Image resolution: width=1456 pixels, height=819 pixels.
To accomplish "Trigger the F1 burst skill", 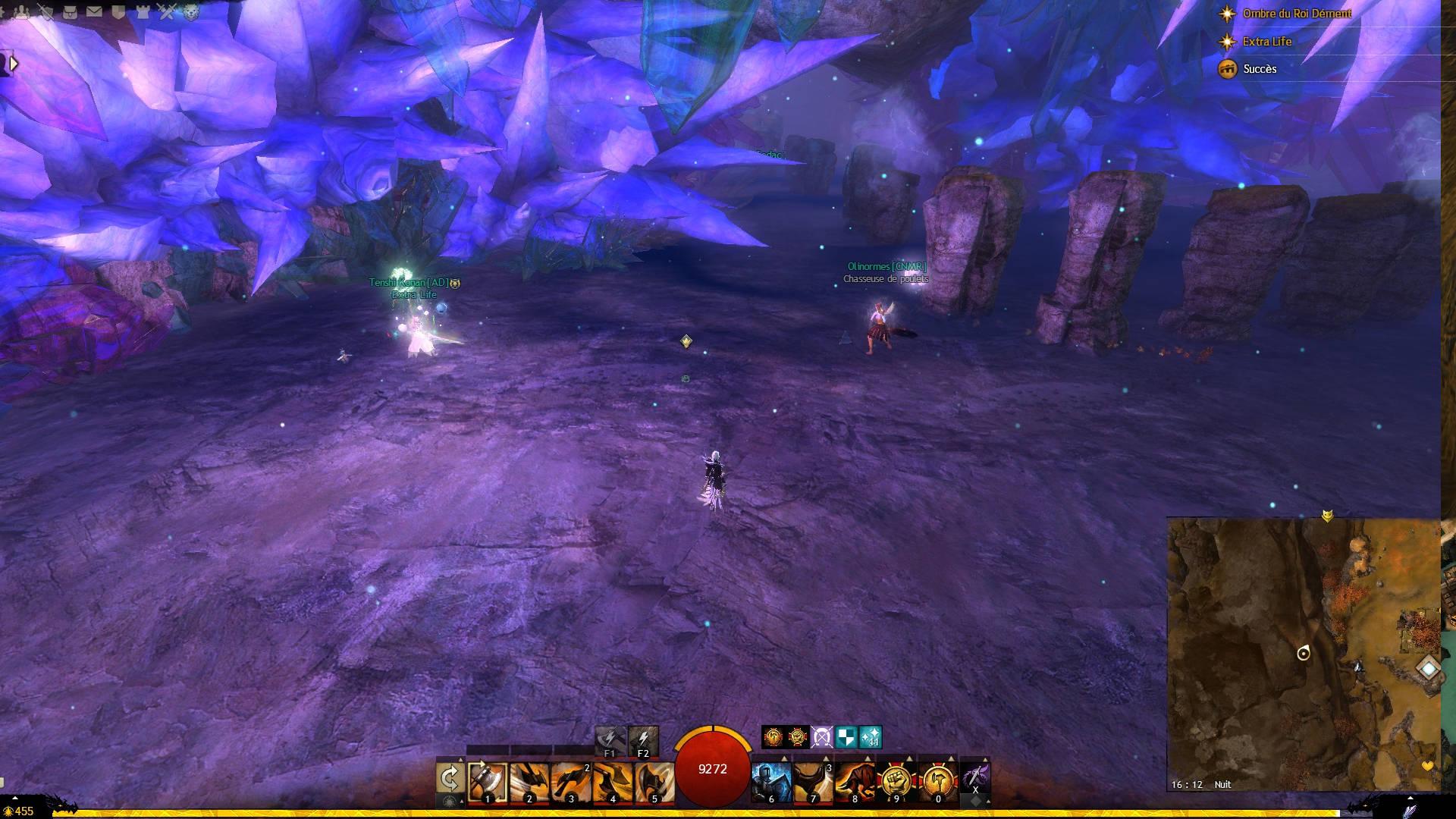I will pos(610,741).
